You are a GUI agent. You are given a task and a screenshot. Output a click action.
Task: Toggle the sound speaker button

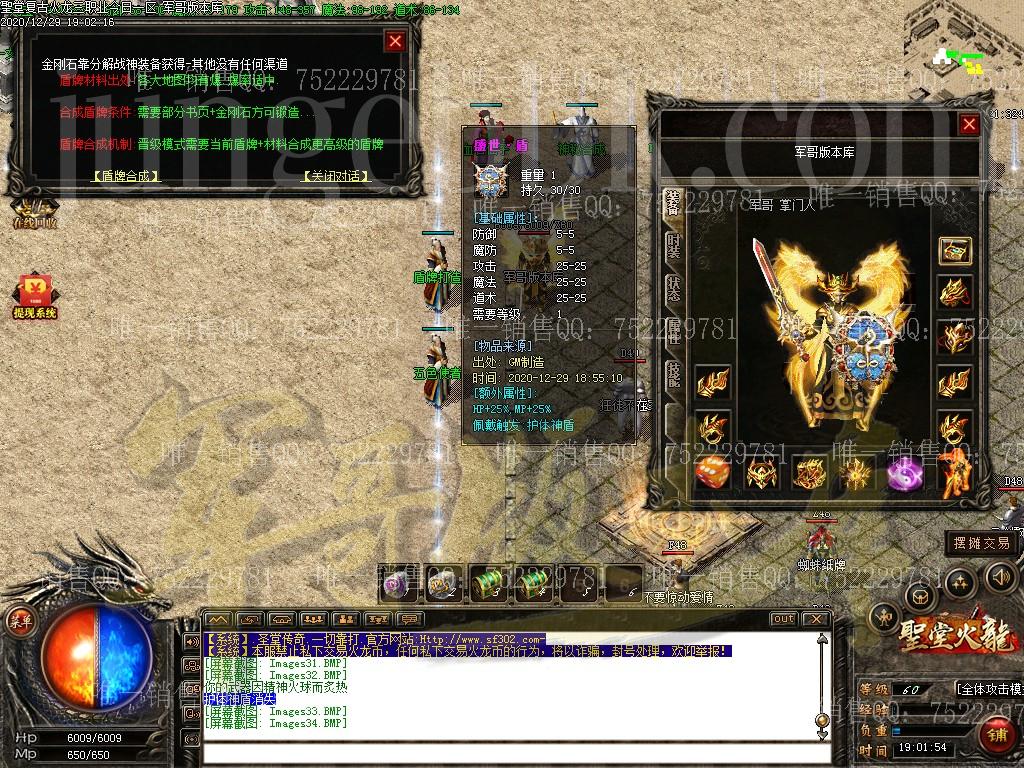(x=1001, y=577)
